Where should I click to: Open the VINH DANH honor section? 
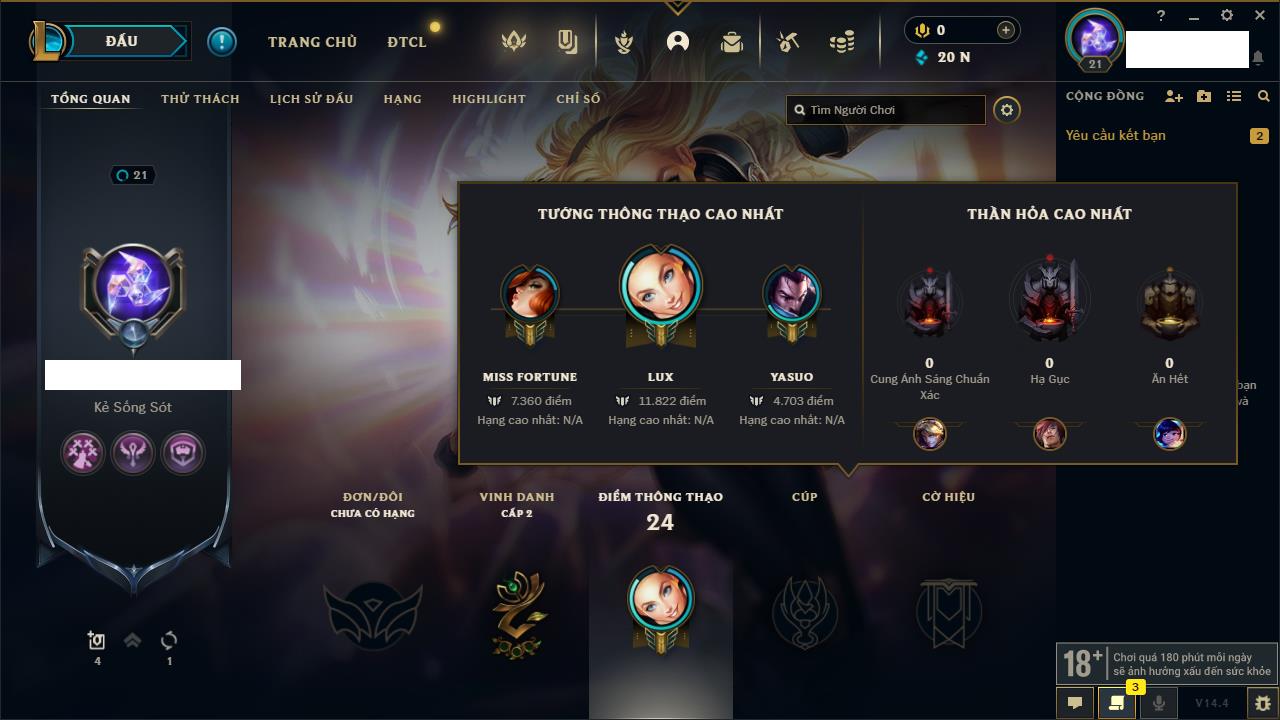[517, 610]
